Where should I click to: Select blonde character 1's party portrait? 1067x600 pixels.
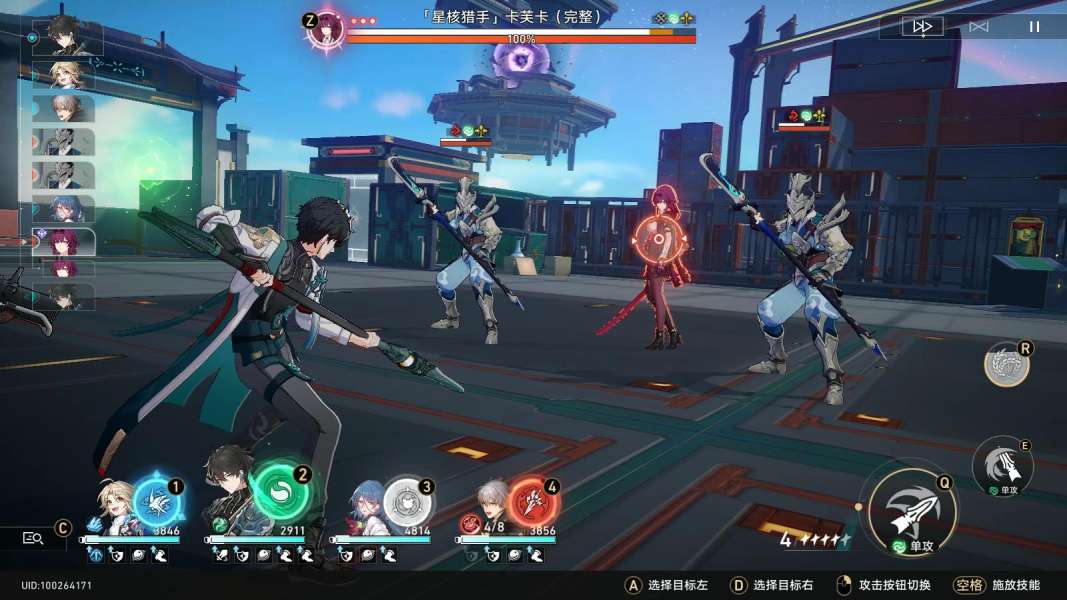[x=113, y=508]
